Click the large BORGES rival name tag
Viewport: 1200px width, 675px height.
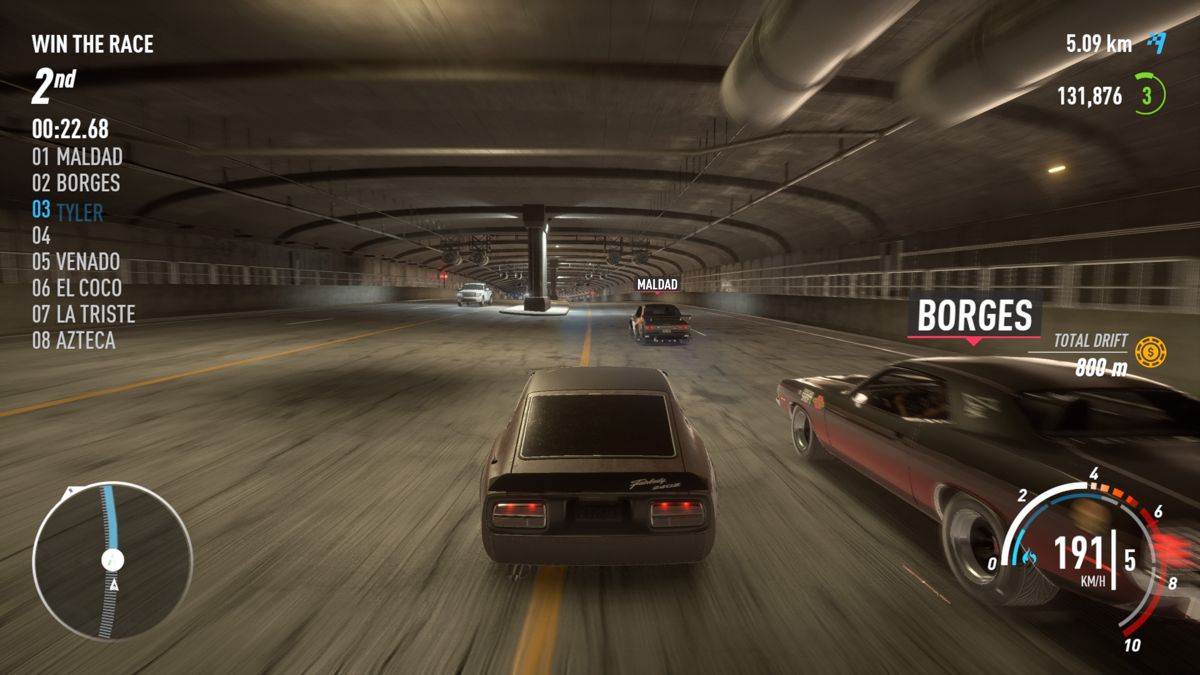click(974, 316)
